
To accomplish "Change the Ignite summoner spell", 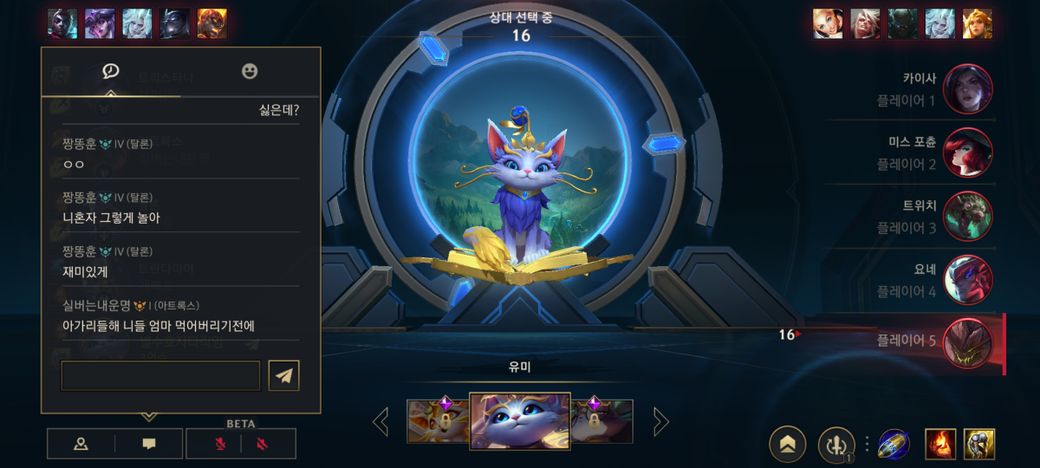I will pyautogui.click(x=940, y=444).
